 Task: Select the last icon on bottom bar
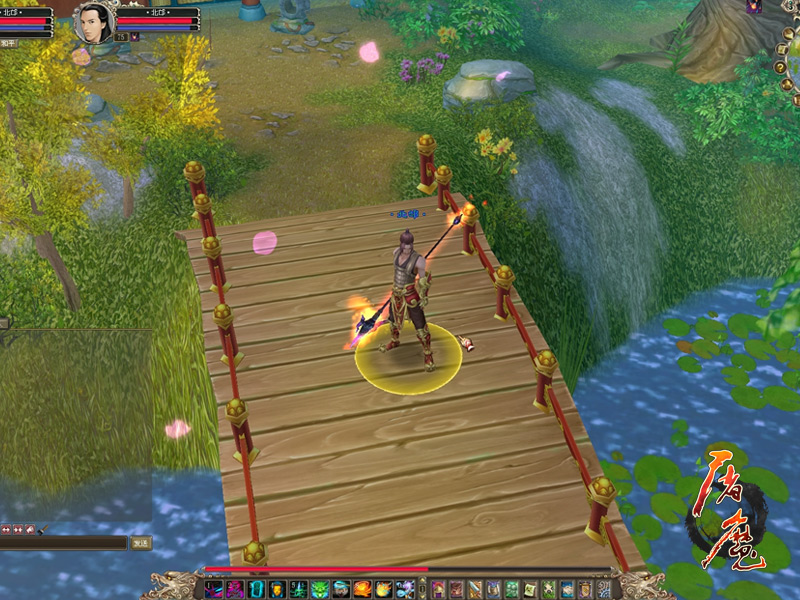(603, 589)
